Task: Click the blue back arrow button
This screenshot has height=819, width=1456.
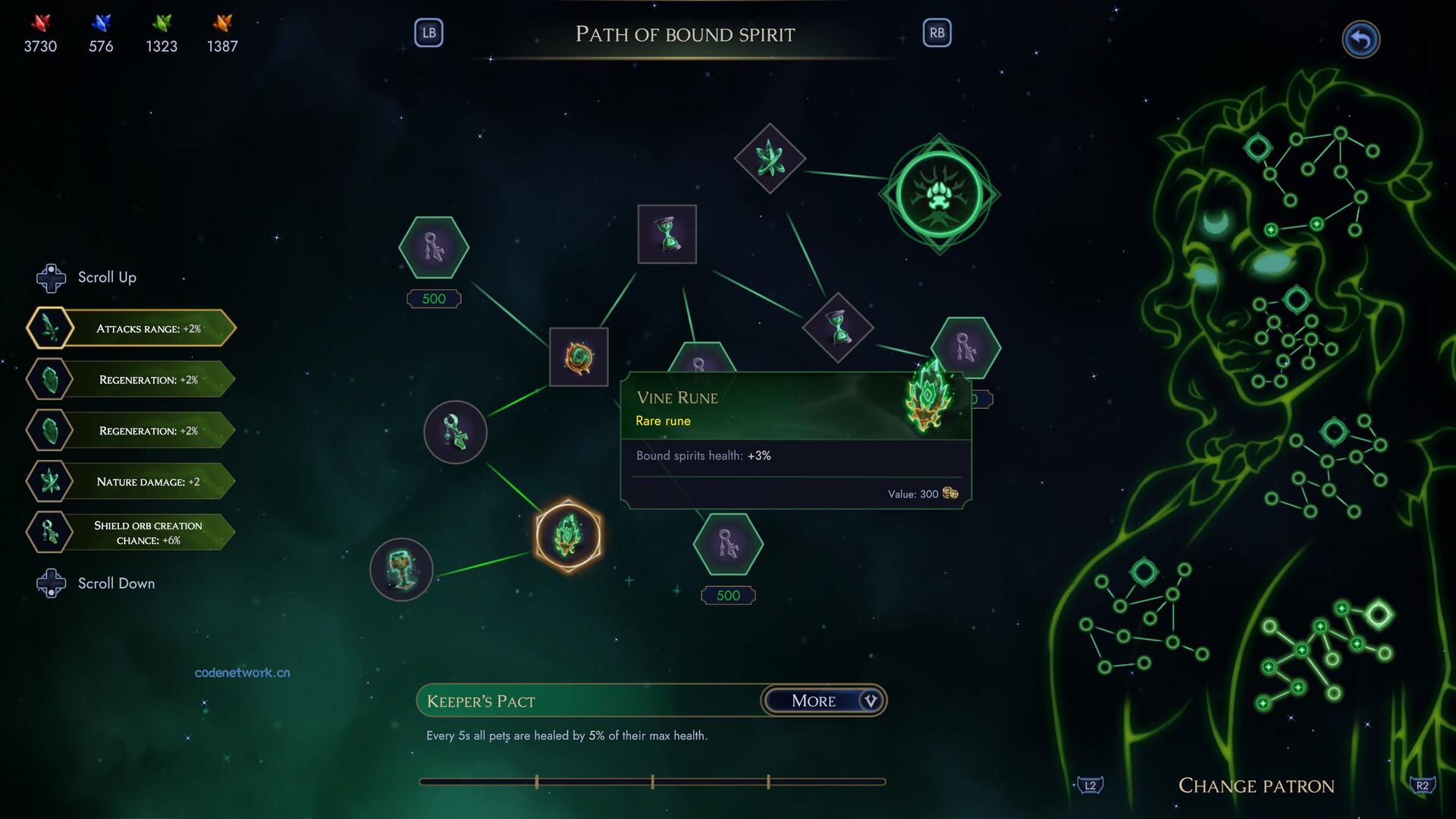Action: tap(1360, 39)
